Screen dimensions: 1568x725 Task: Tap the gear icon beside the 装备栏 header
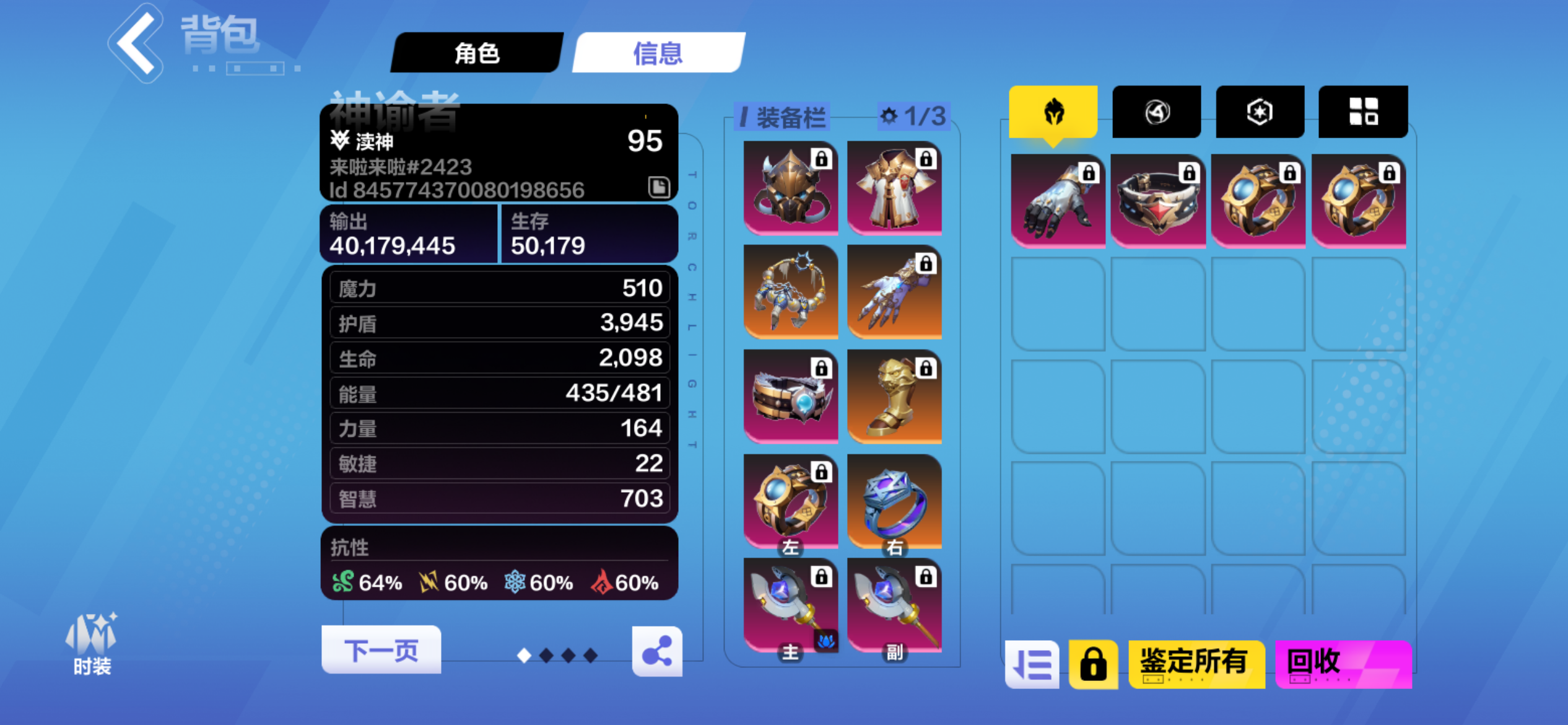pyautogui.click(x=888, y=115)
